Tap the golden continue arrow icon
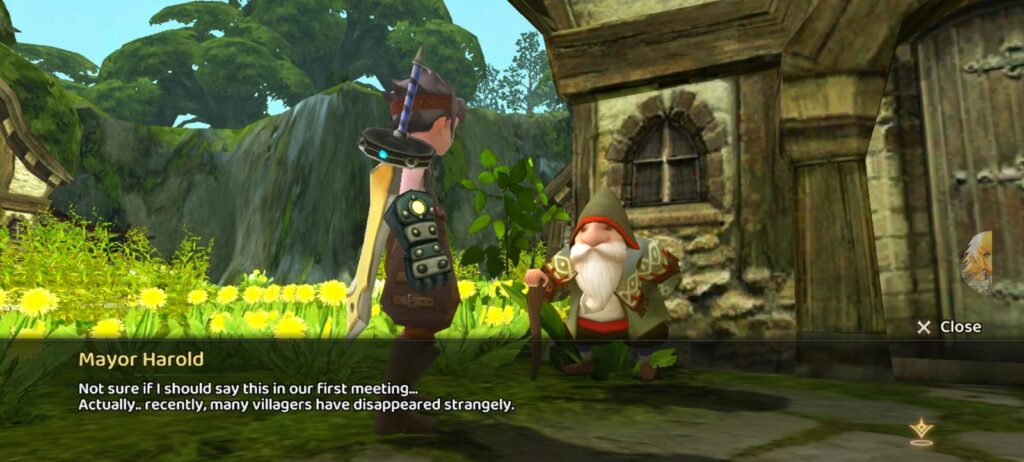The width and height of the screenshot is (1024, 462). point(920,432)
